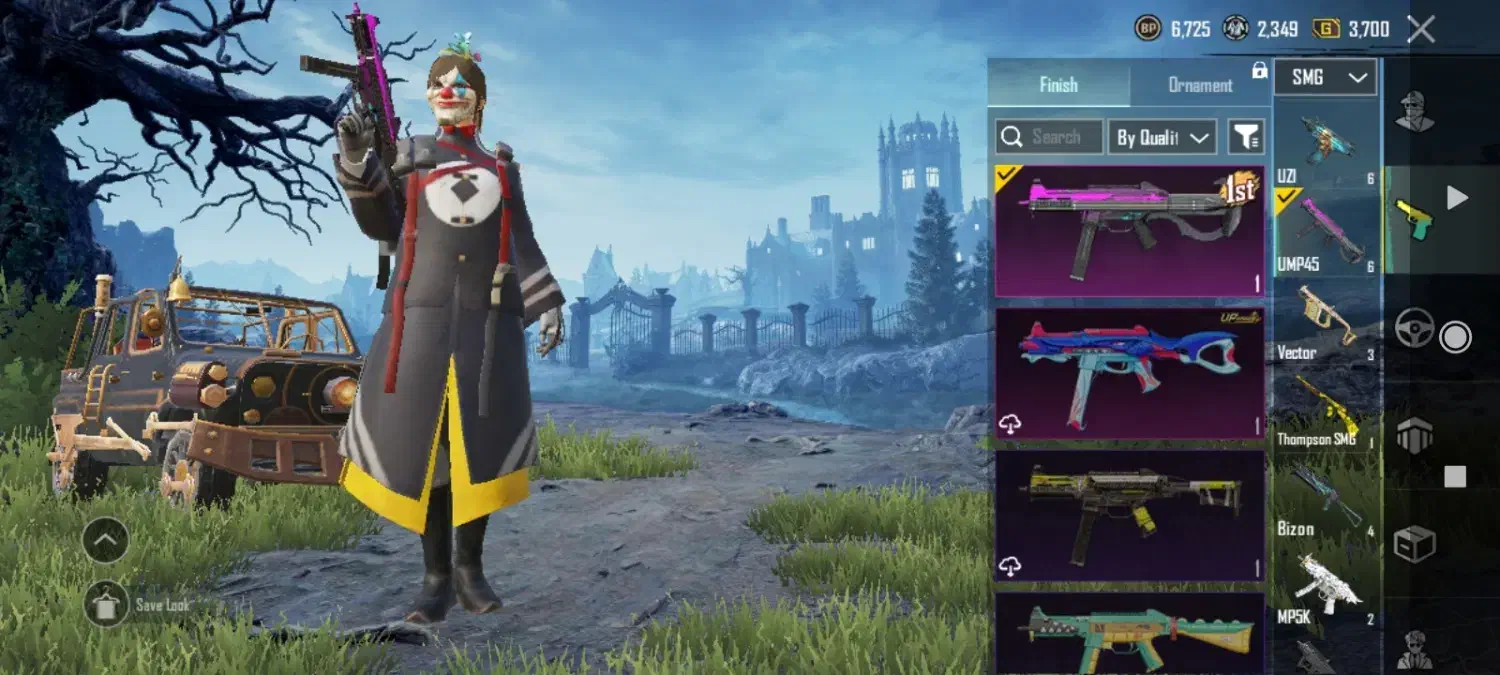Select the pink UMP45 skin with 1st badge
This screenshot has height=675, width=1500.
[1130, 232]
